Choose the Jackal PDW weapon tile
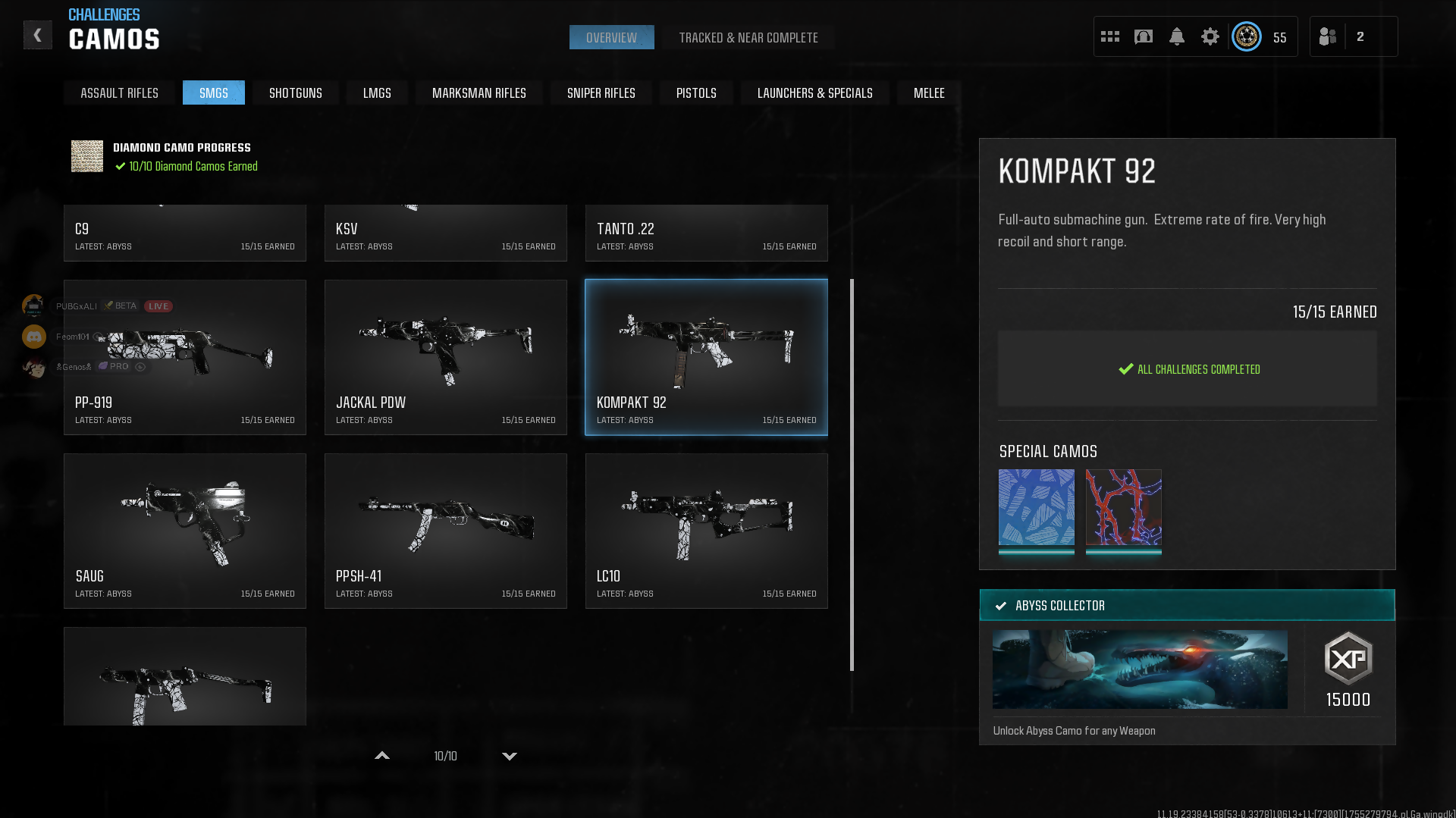This screenshot has height=818, width=1456. point(446,357)
